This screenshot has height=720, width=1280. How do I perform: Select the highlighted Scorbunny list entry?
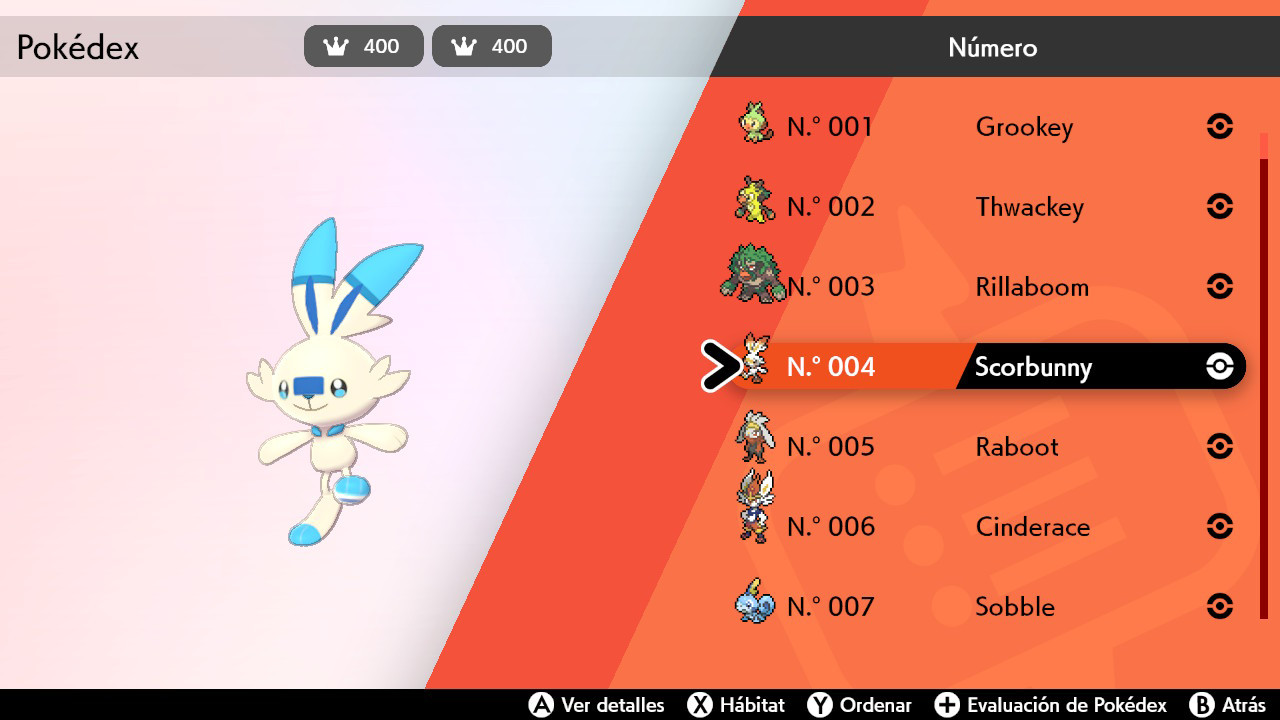pos(1030,367)
